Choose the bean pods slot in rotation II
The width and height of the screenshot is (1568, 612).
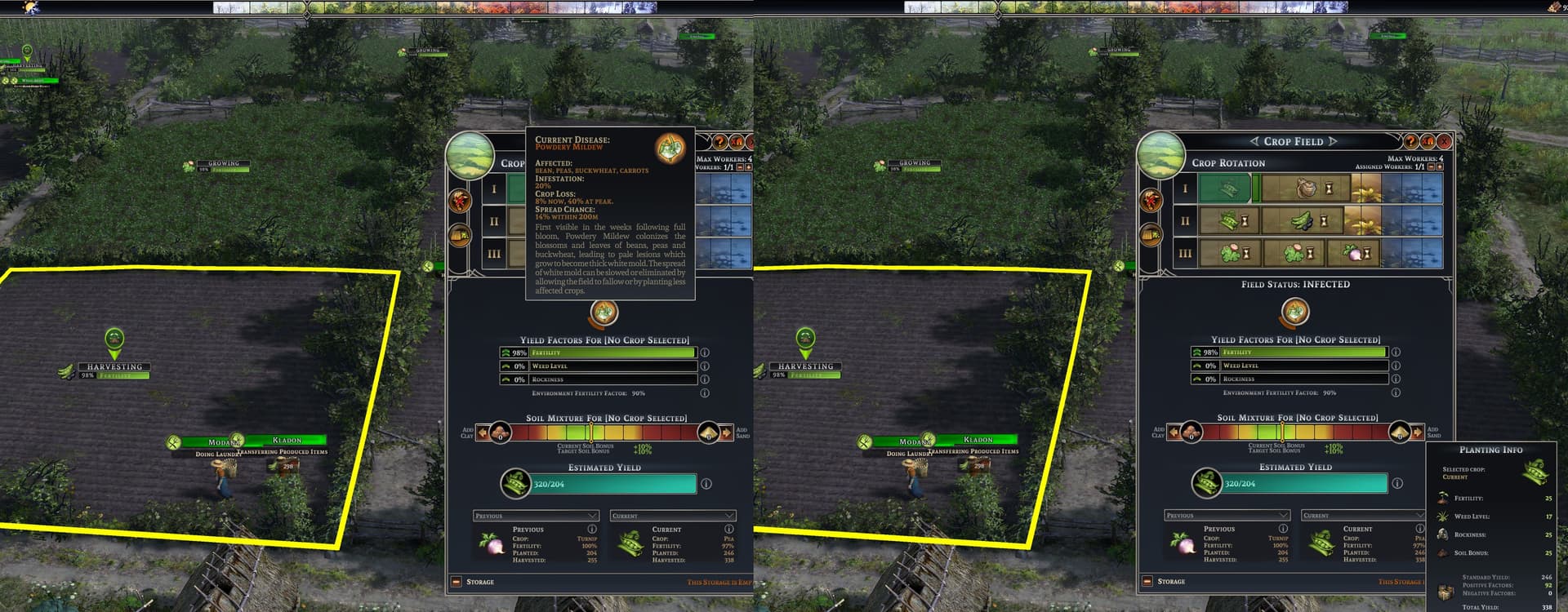[1229, 220]
